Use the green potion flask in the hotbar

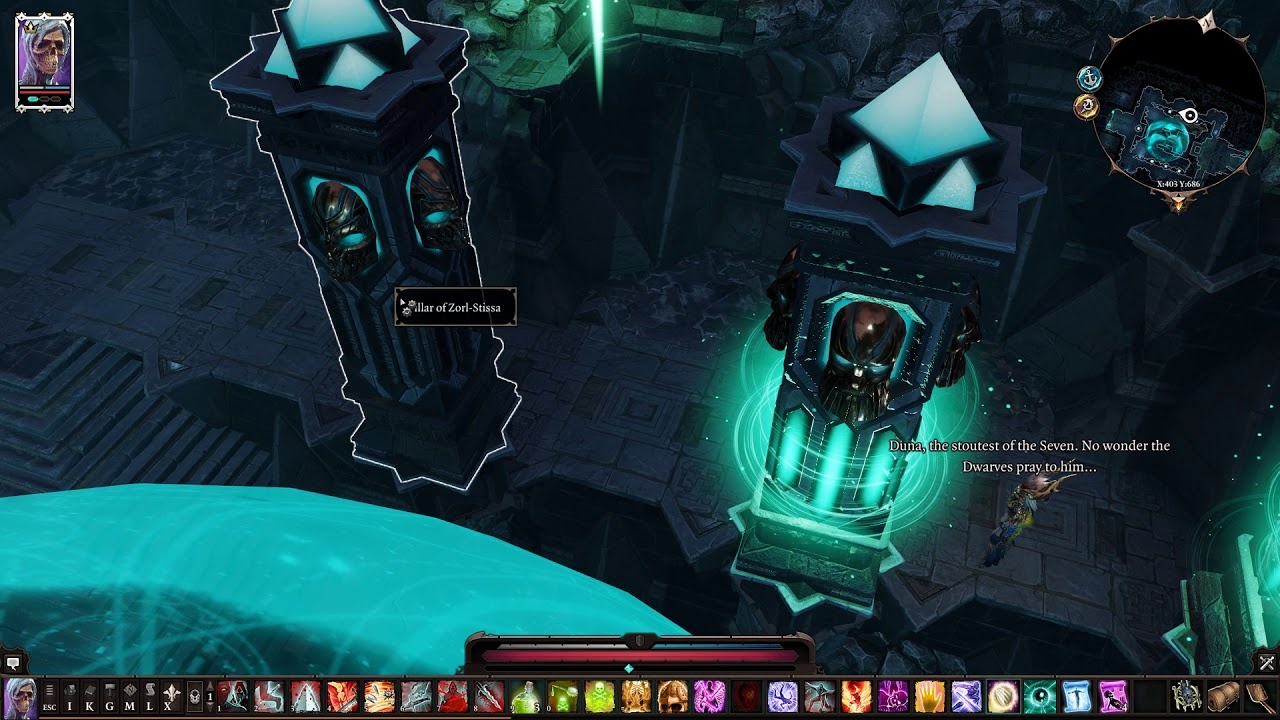click(x=525, y=696)
